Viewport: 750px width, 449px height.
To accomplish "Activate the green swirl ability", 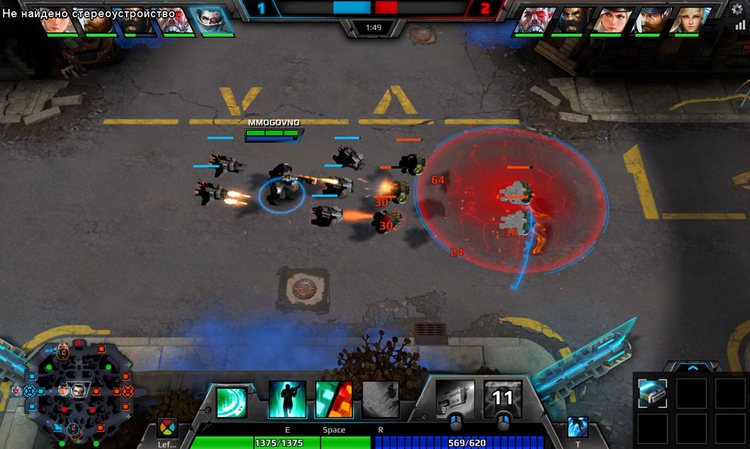I will (232, 400).
